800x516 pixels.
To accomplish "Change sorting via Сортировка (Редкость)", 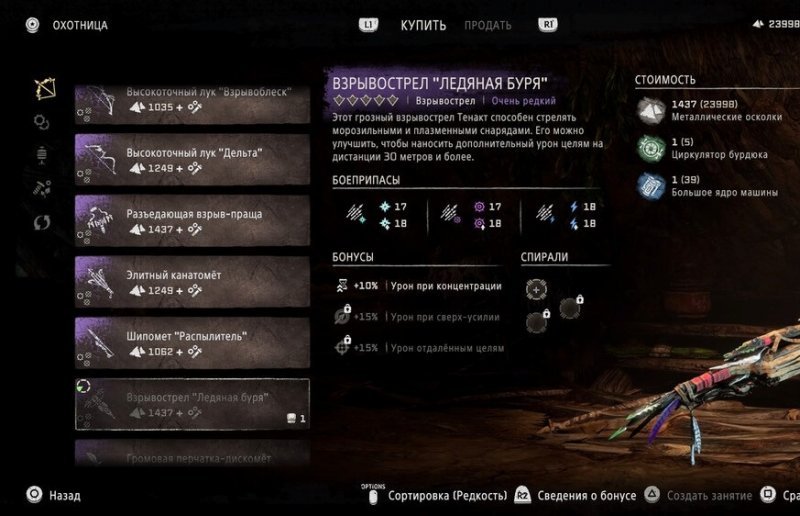I will click(x=447, y=495).
